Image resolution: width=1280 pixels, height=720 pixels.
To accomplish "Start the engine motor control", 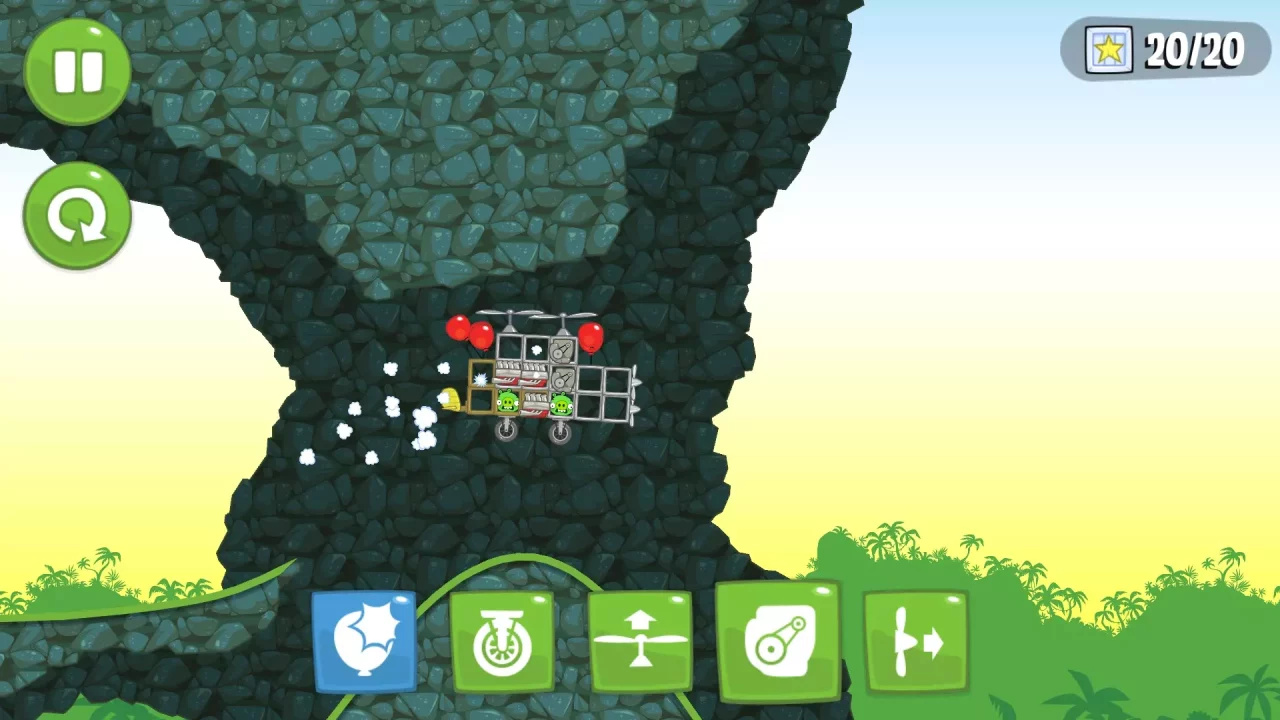I will coord(781,640).
